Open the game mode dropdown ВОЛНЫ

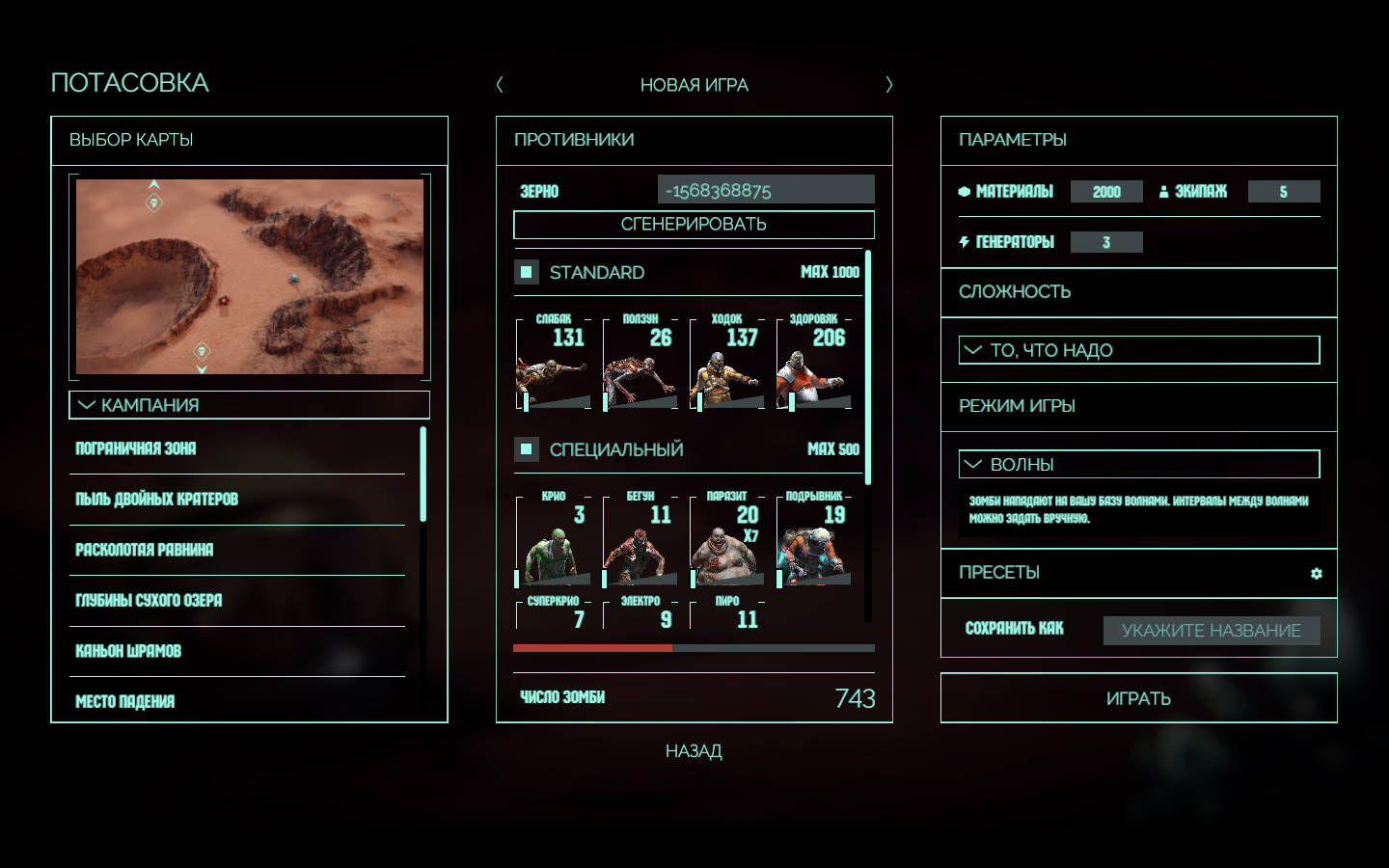point(1138,465)
